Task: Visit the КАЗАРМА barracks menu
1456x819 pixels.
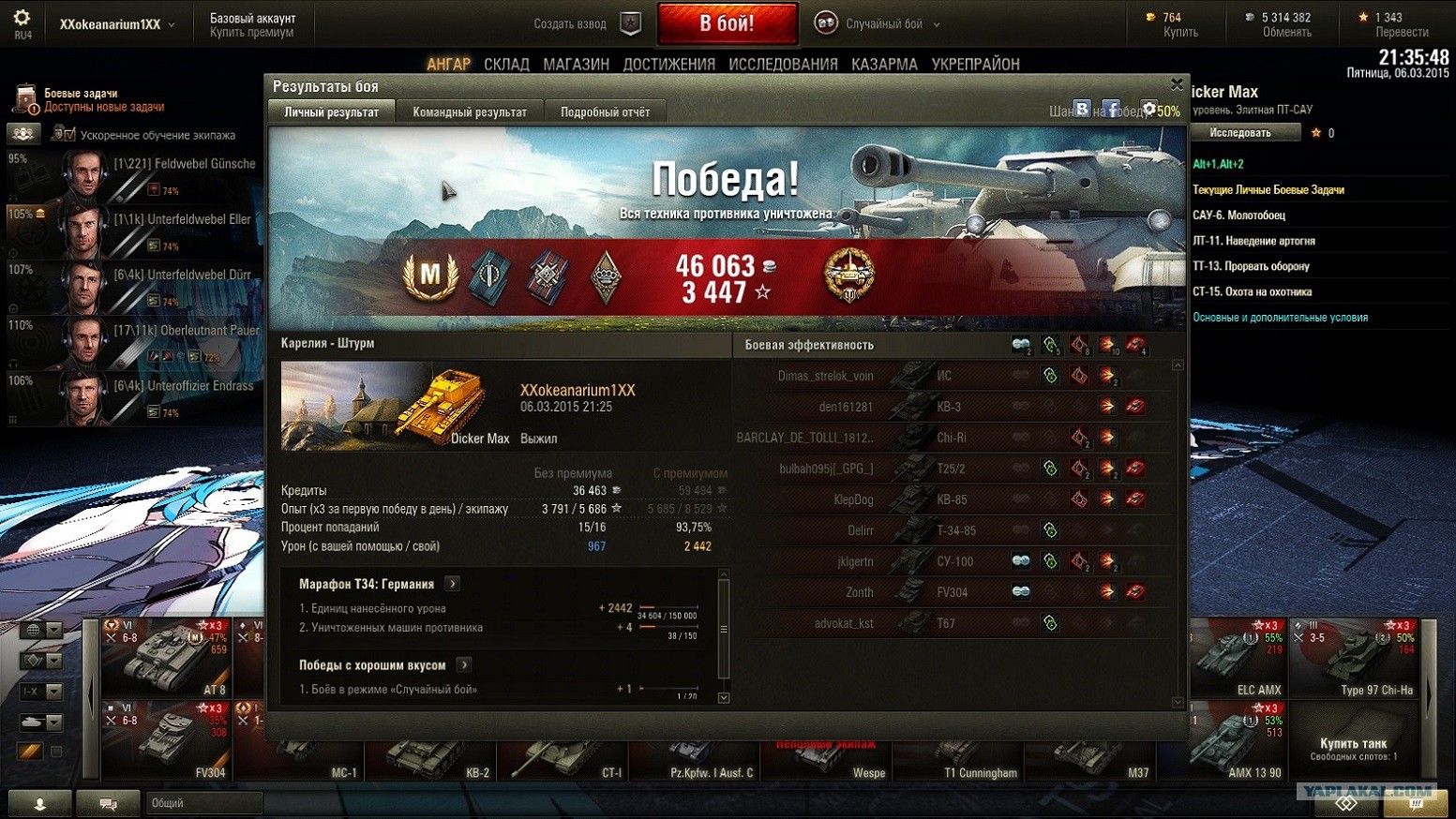Action: click(x=884, y=65)
